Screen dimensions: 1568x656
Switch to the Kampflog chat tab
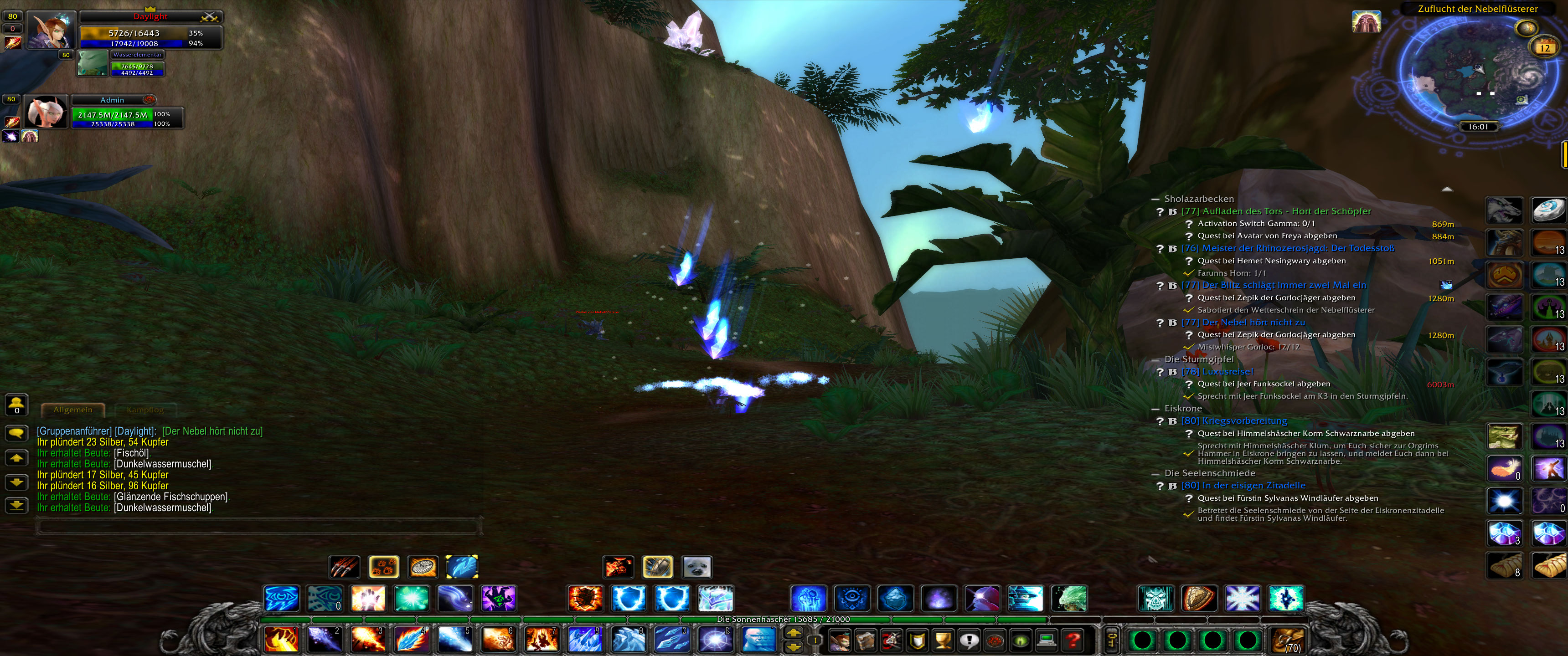[145, 410]
